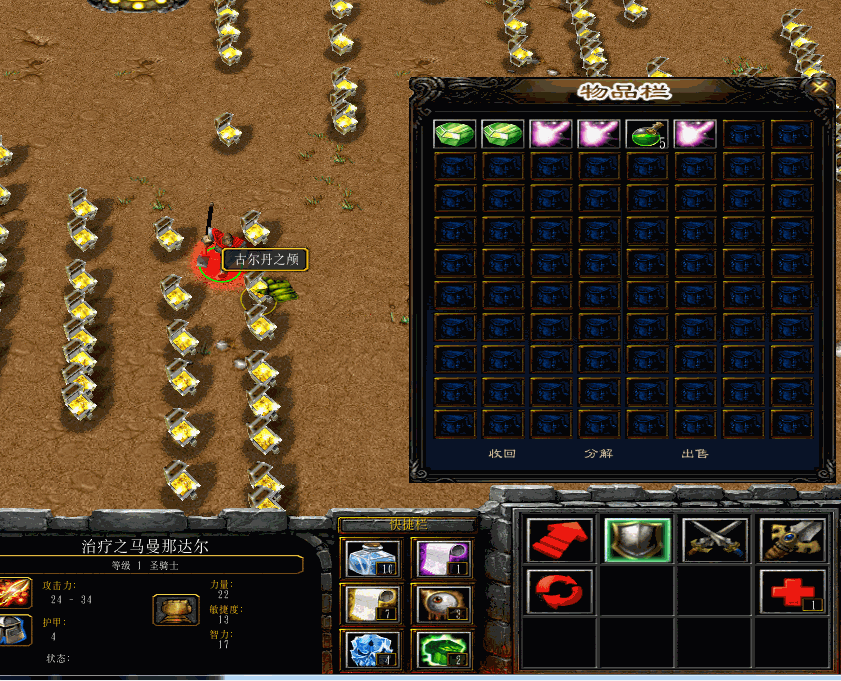Use the blue potion bottle with count 10
This screenshot has height=681, width=841.
coord(372,558)
